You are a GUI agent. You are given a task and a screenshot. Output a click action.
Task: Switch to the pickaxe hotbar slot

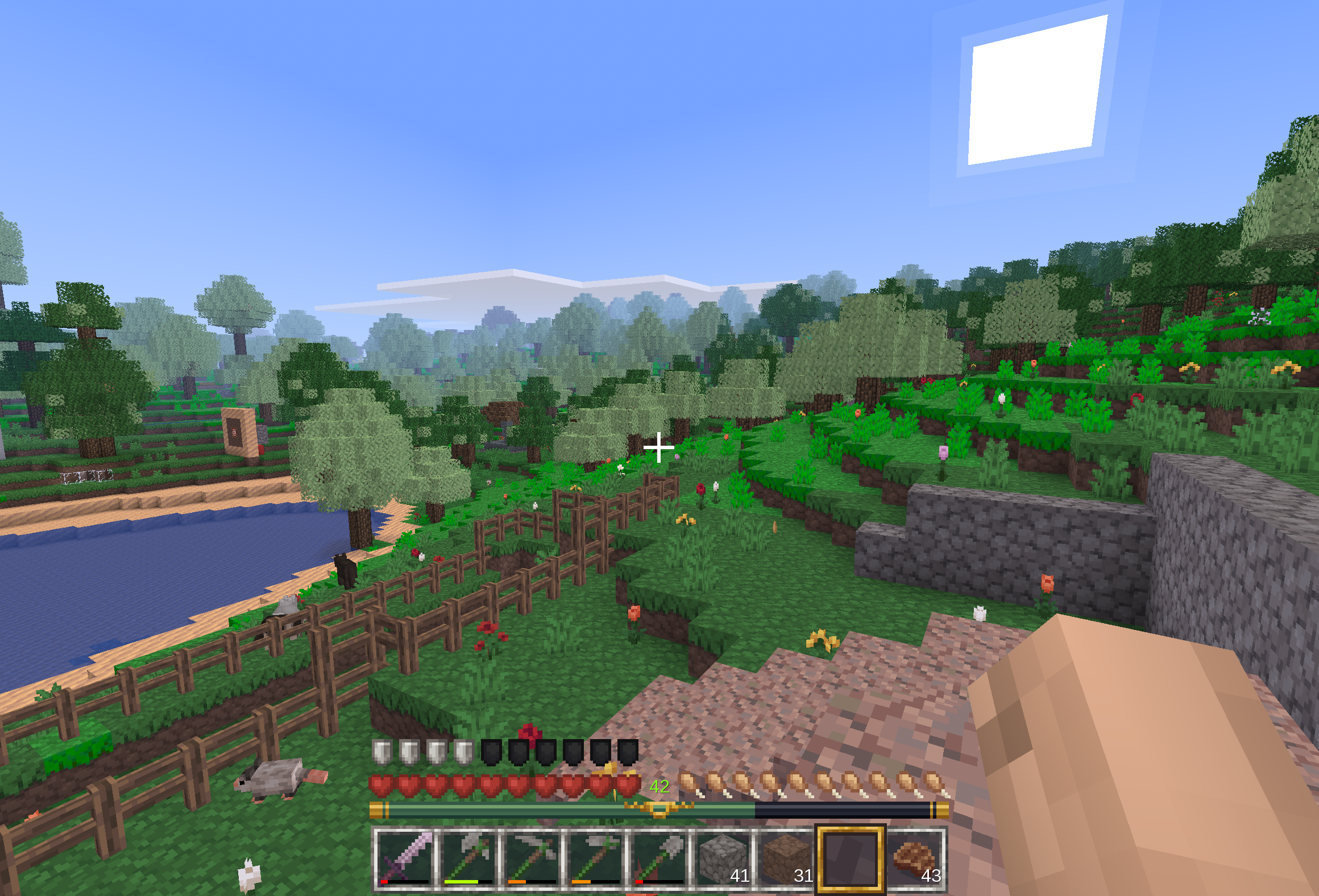532,858
